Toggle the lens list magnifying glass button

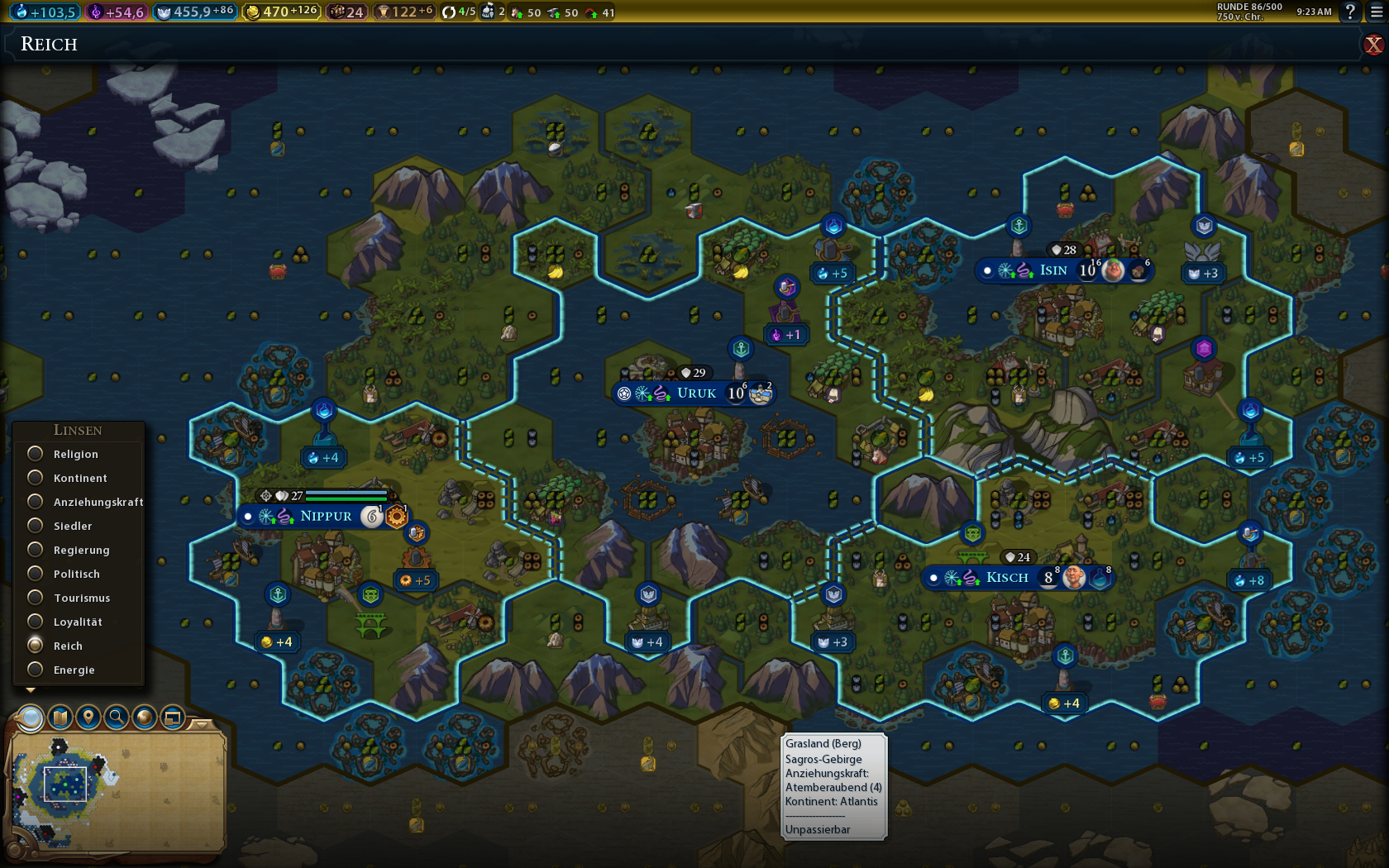click(x=31, y=718)
